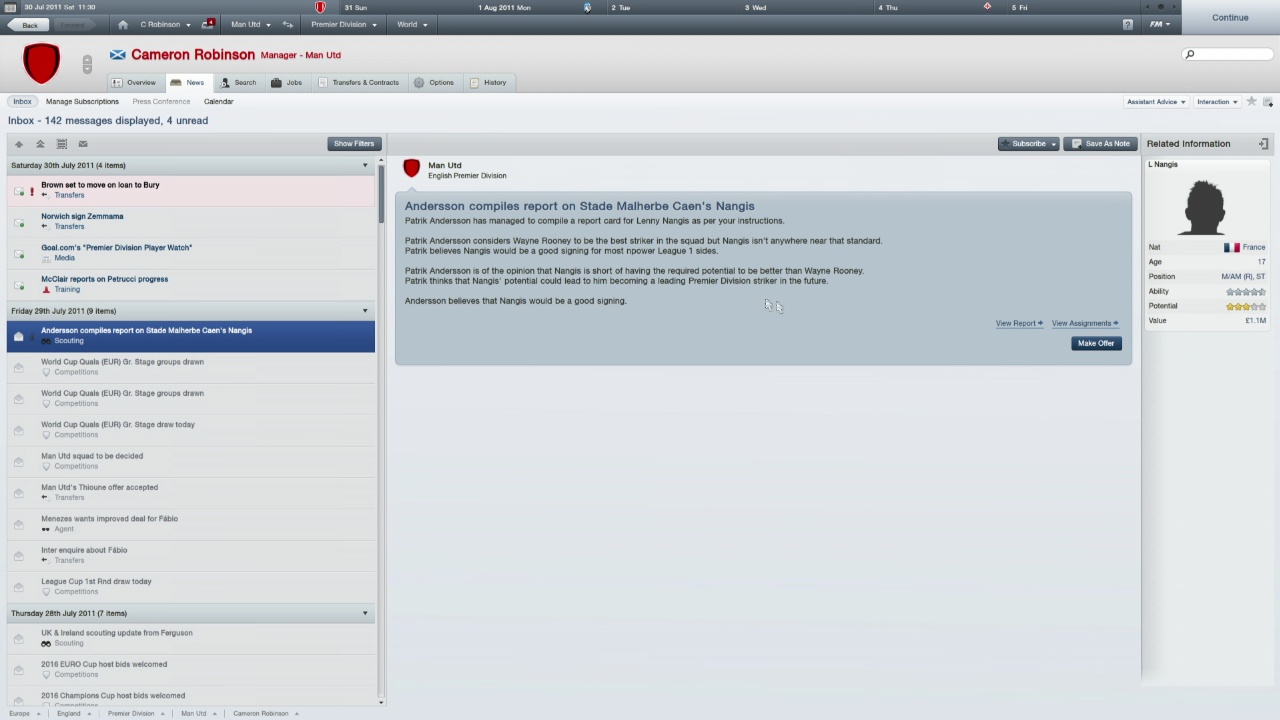
Task: Click the Make Offer button for Nangis
Action: click(x=1095, y=343)
